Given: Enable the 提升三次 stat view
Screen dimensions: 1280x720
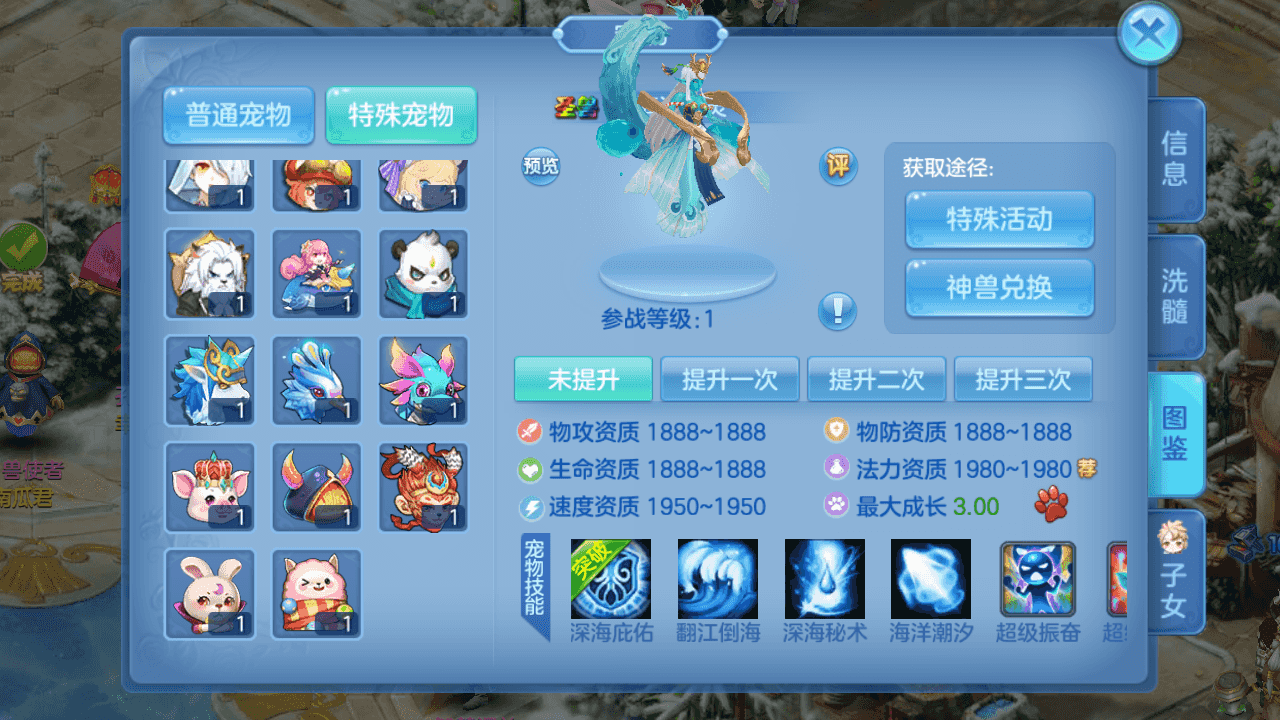Looking at the screenshot, I should click(x=1024, y=379).
